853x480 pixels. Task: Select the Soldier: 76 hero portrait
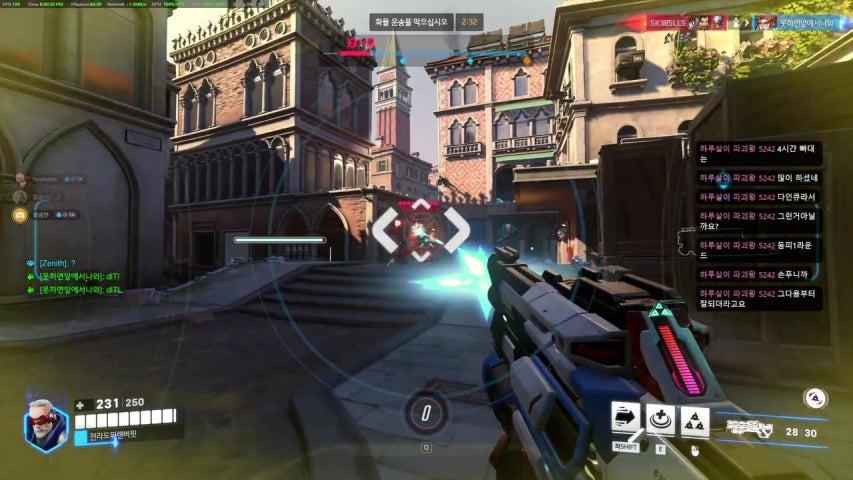point(46,424)
